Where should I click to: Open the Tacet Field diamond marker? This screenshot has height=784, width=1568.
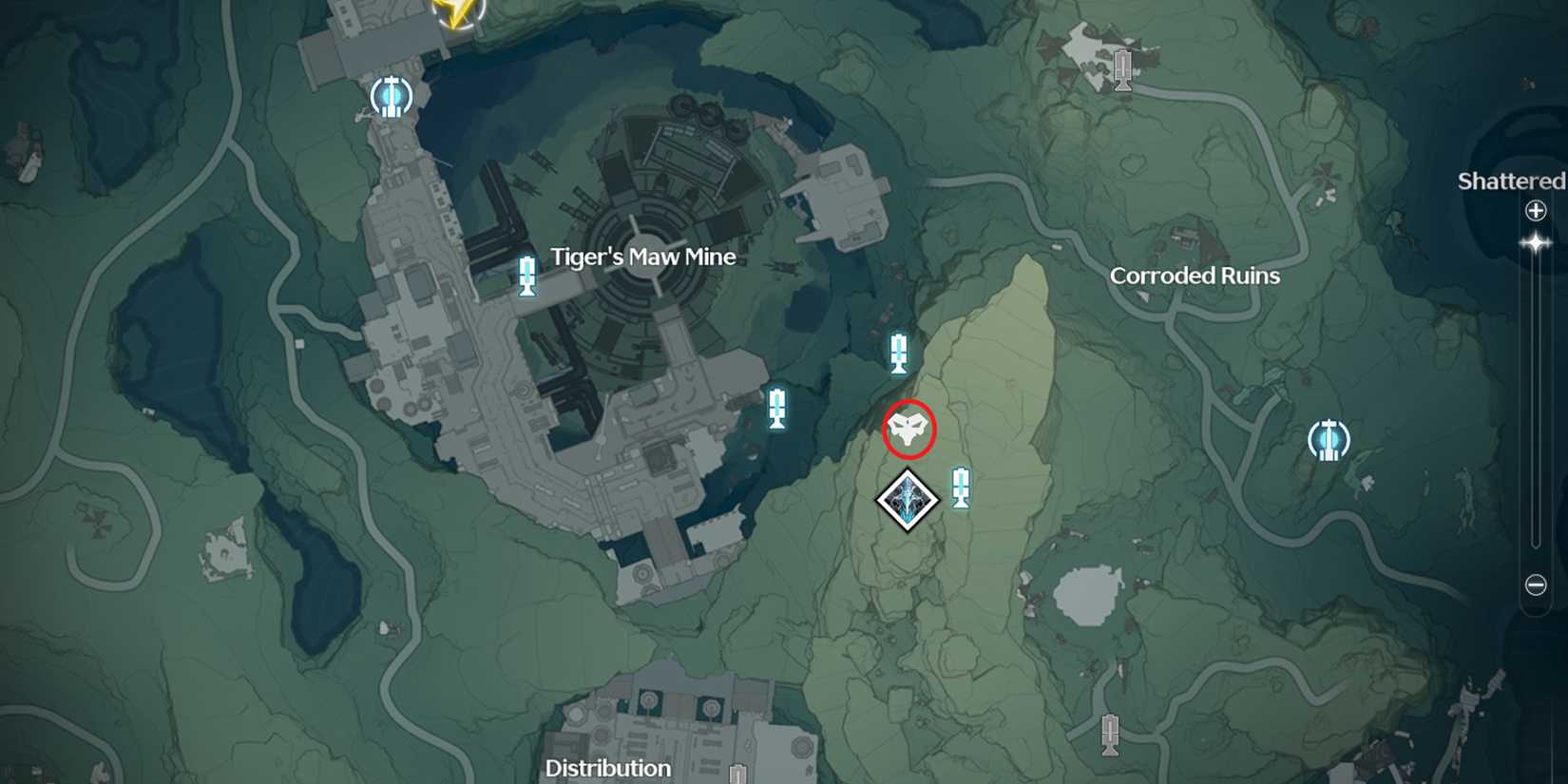(x=906, y=498)
